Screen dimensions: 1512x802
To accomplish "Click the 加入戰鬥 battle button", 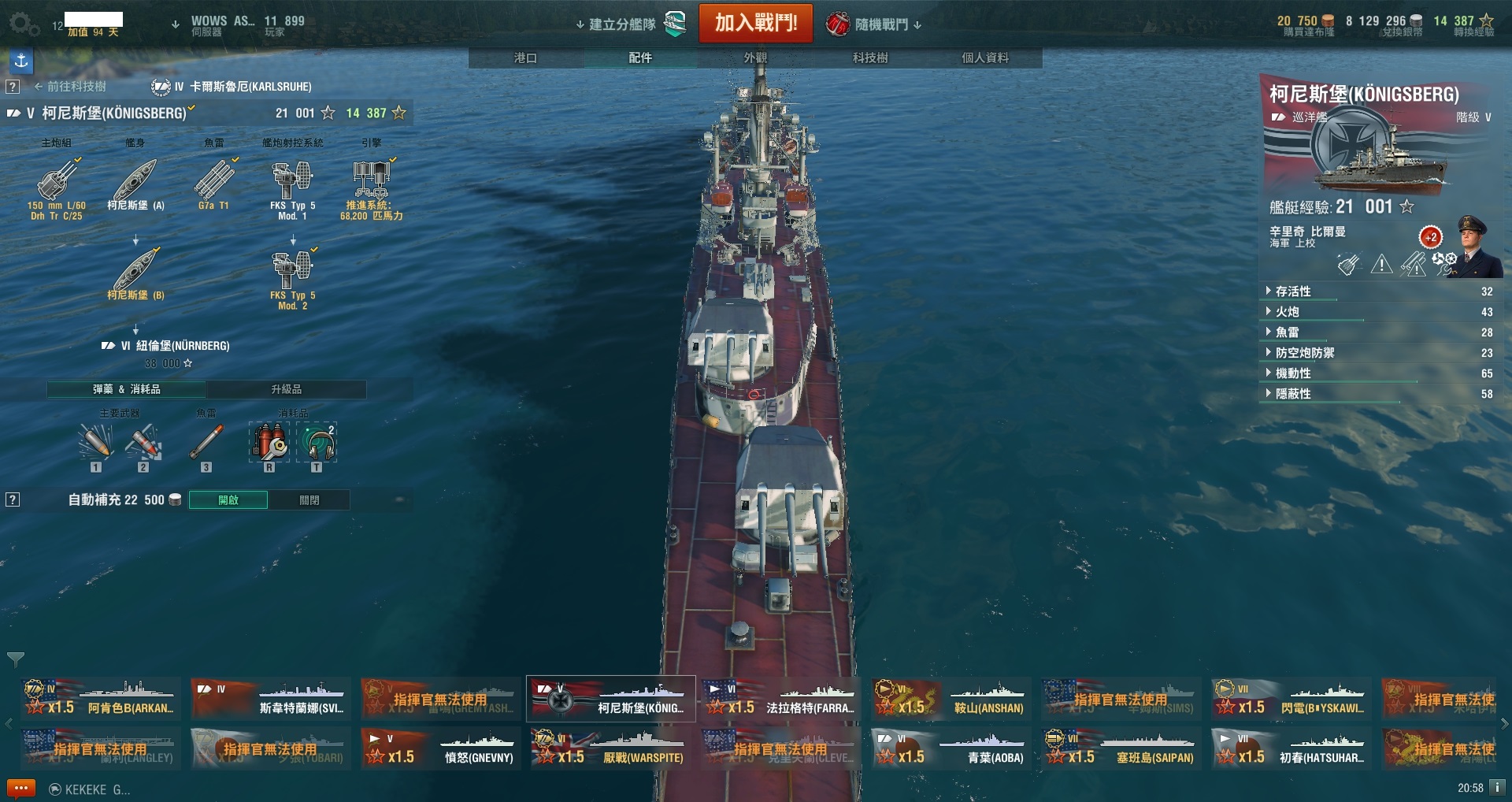I will (755, 23).
